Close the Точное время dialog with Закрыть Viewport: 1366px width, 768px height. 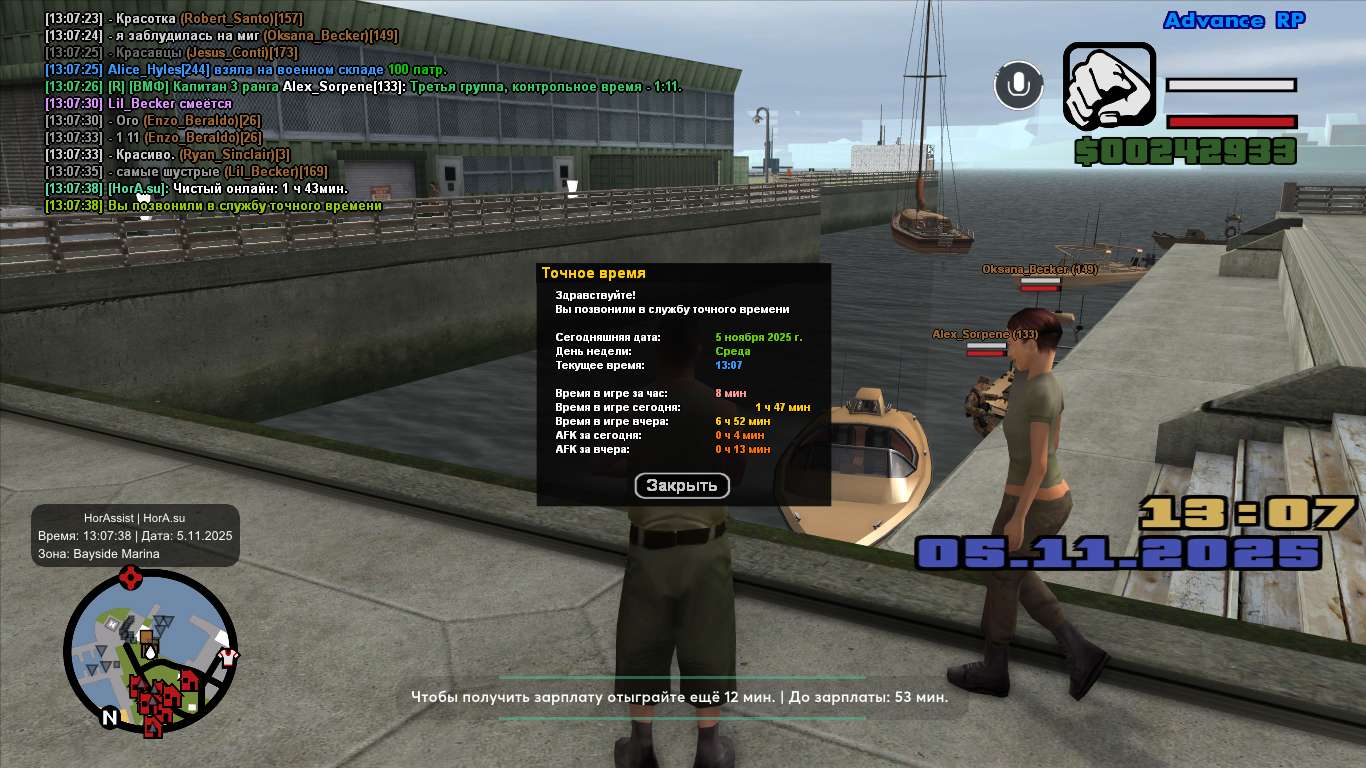[x=682, y=486]
